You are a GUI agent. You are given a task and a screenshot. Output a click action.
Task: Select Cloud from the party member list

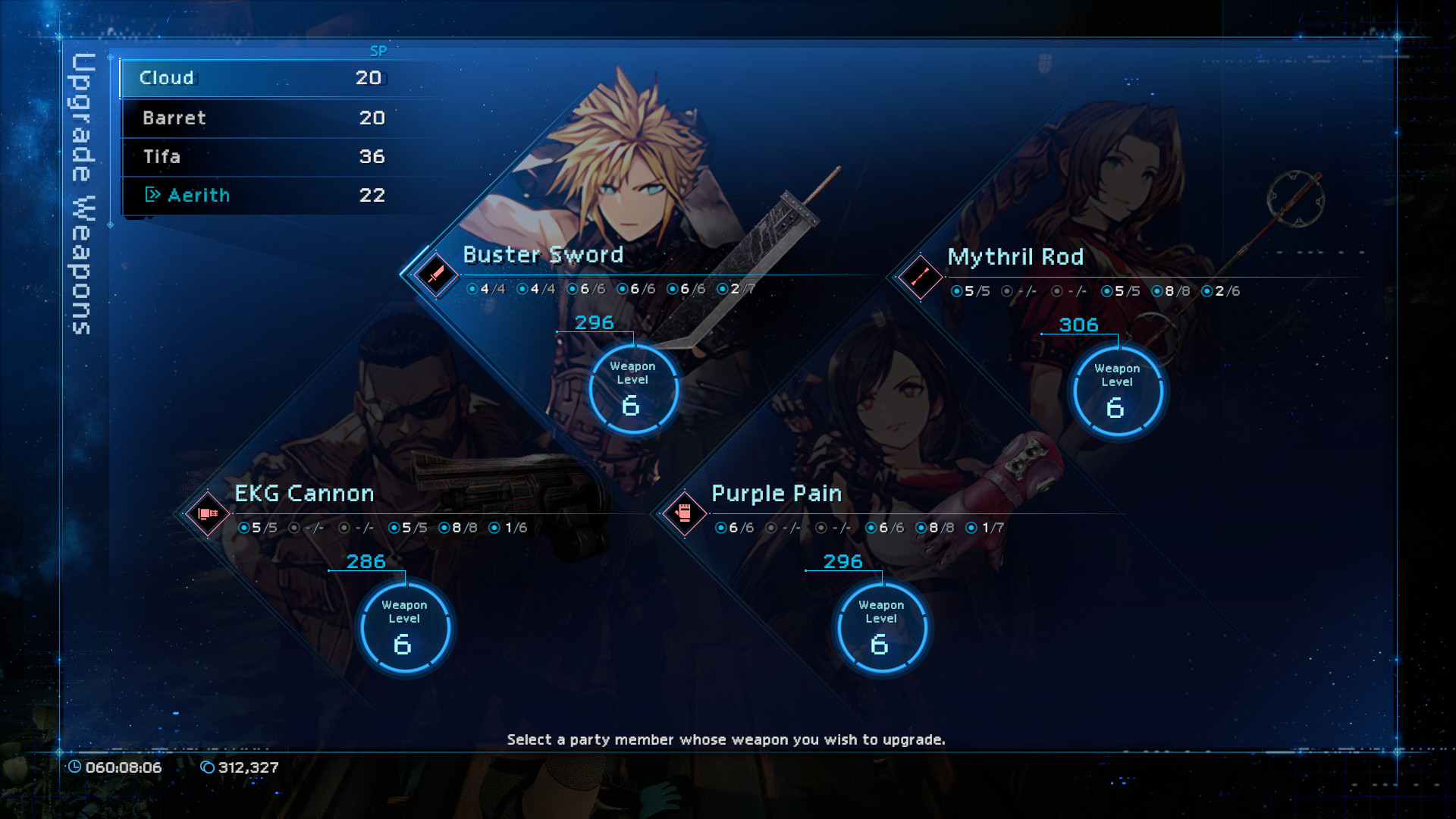tap(227, 77)
